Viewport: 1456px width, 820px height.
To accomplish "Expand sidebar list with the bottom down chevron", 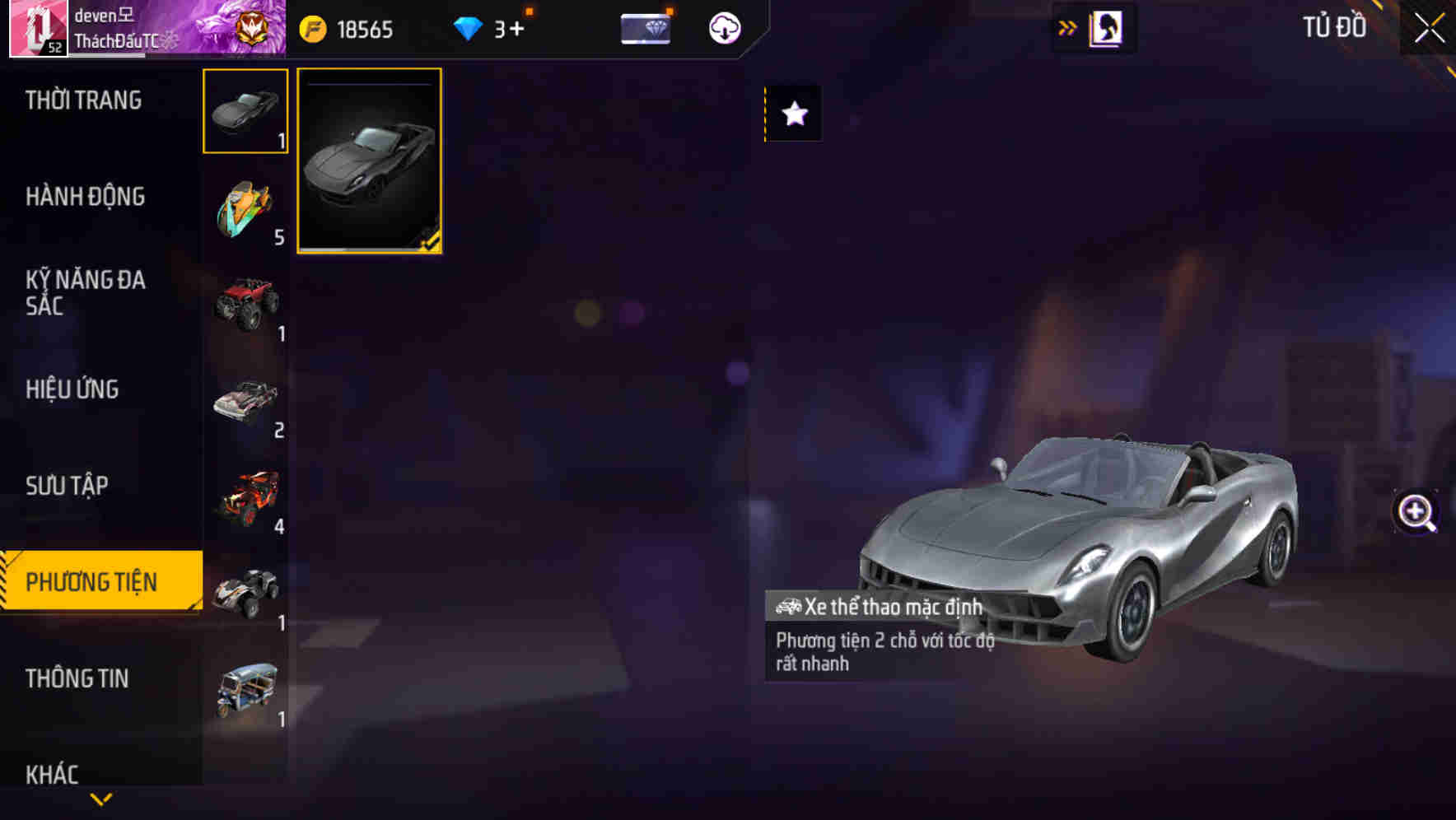I will point(100,799).
